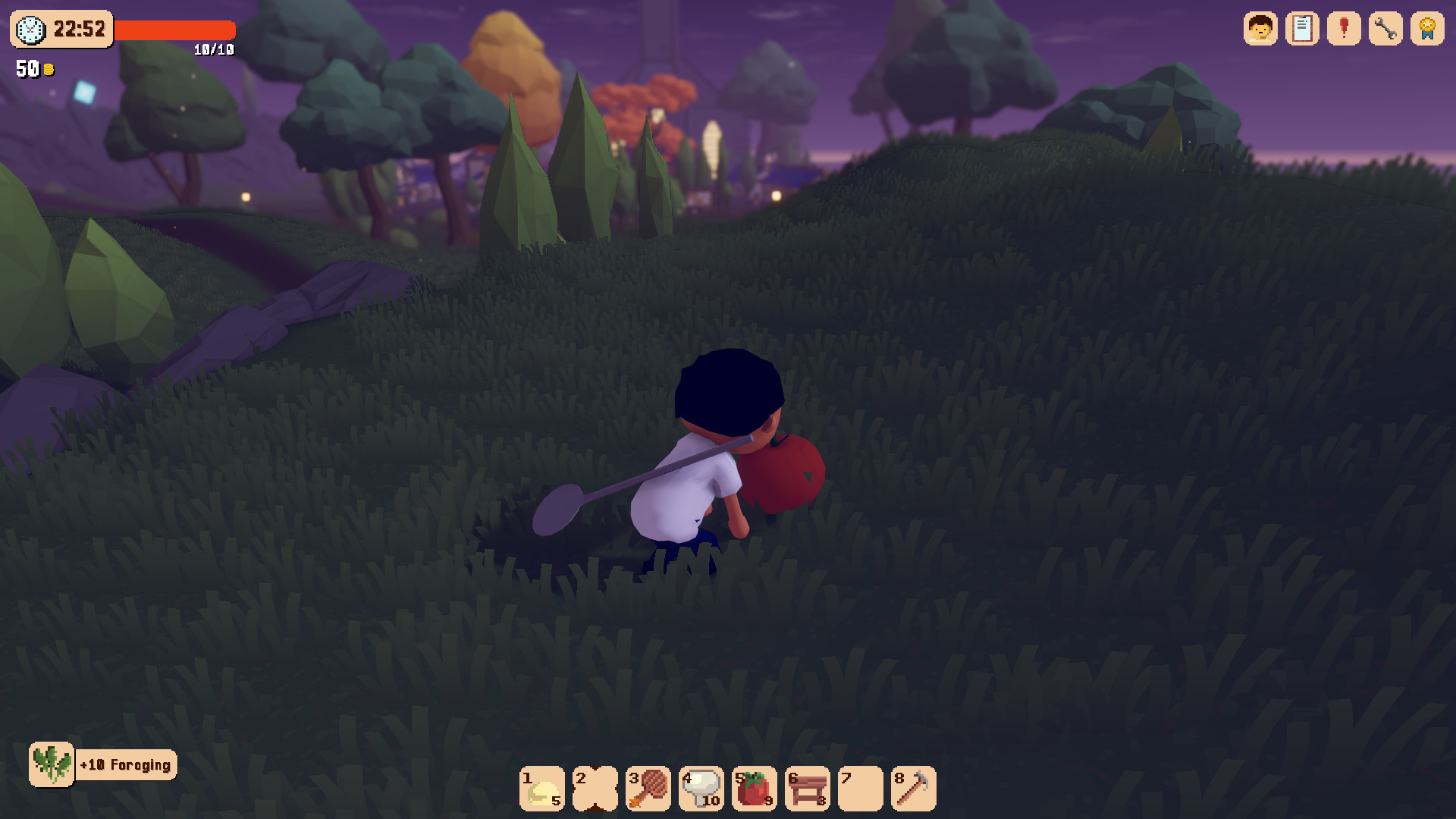Select the hammer tool in slot 8
Screen dimensions: 1456x819
pos(914,789)
